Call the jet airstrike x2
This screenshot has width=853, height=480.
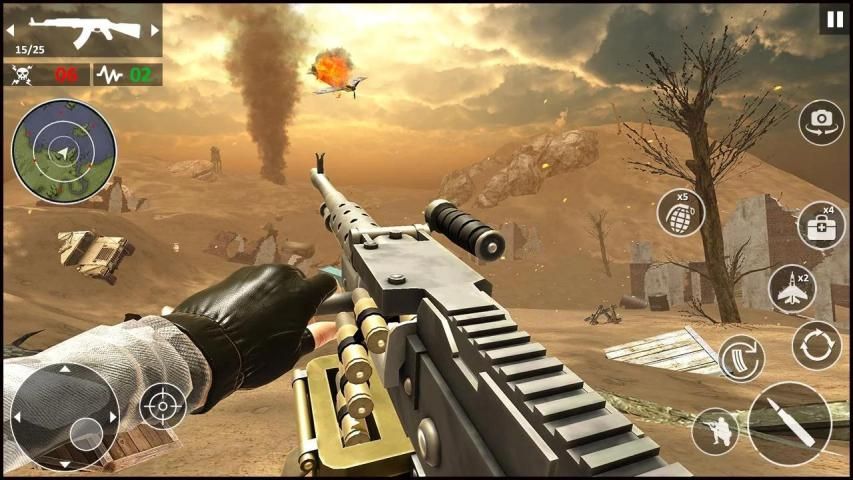[x=792, y=289]
